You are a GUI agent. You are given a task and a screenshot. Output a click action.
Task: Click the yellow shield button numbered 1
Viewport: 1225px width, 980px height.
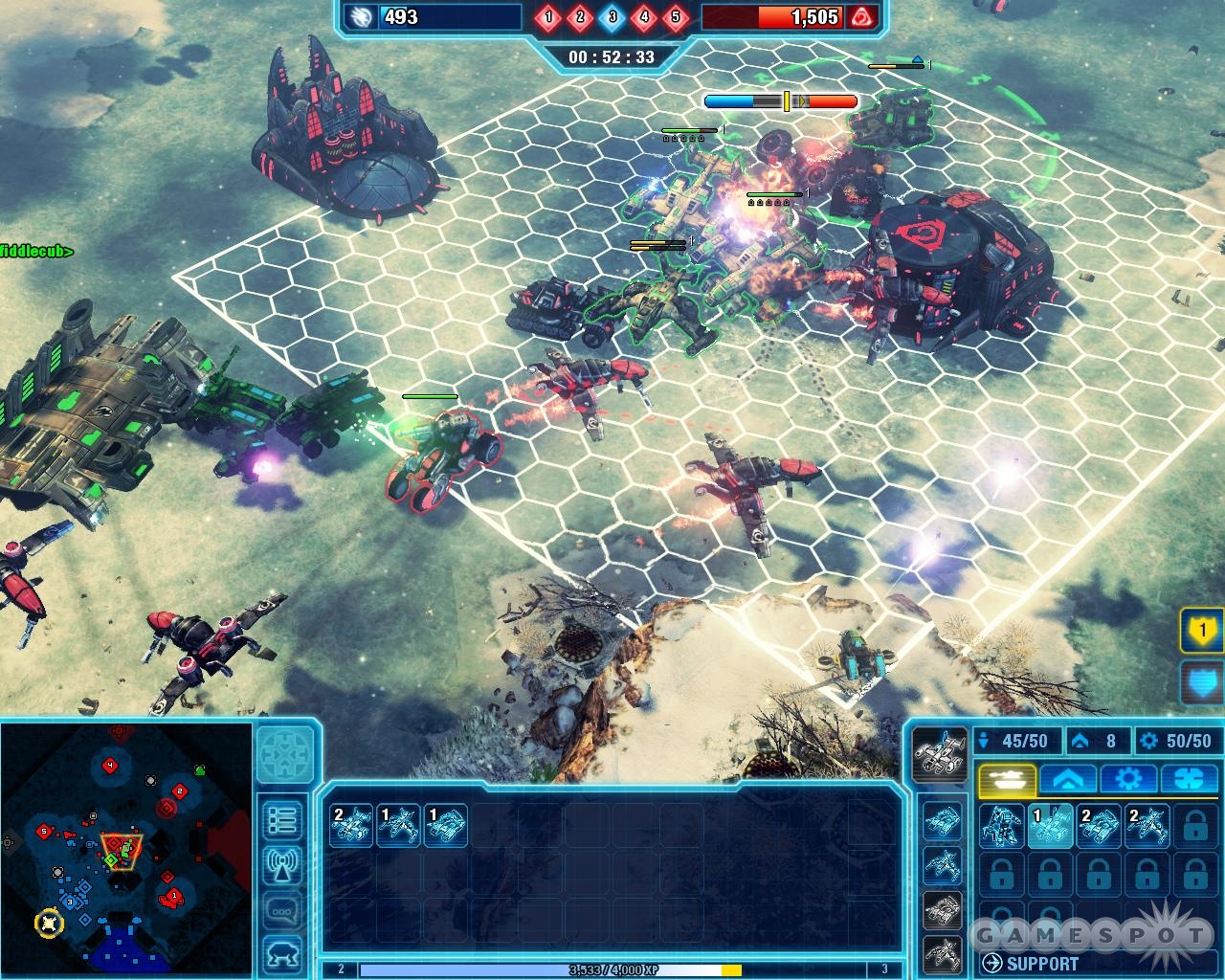coord(1201,632)
